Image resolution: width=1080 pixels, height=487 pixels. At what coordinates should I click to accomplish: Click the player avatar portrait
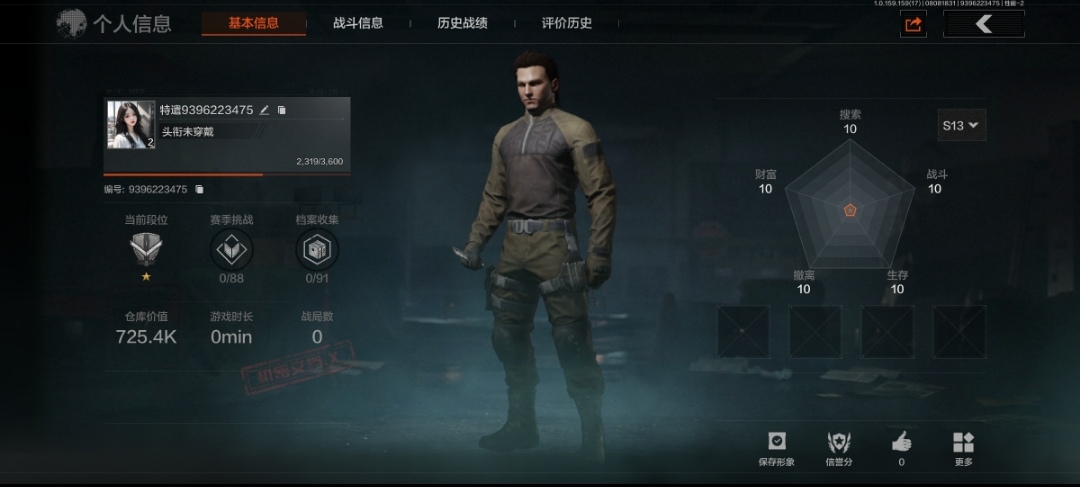pyautogui.click(x=131, y=125)
